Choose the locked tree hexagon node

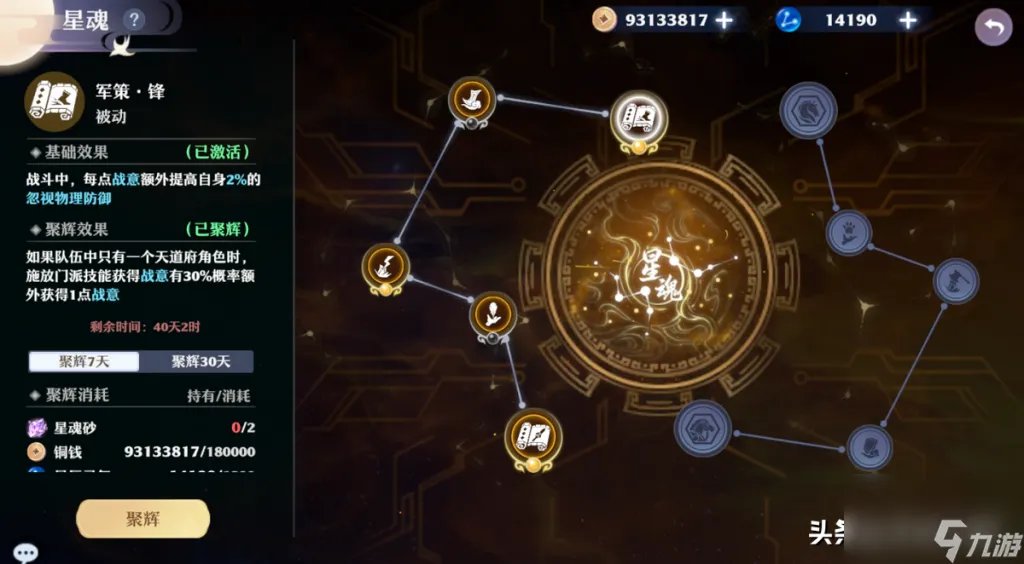703,428
